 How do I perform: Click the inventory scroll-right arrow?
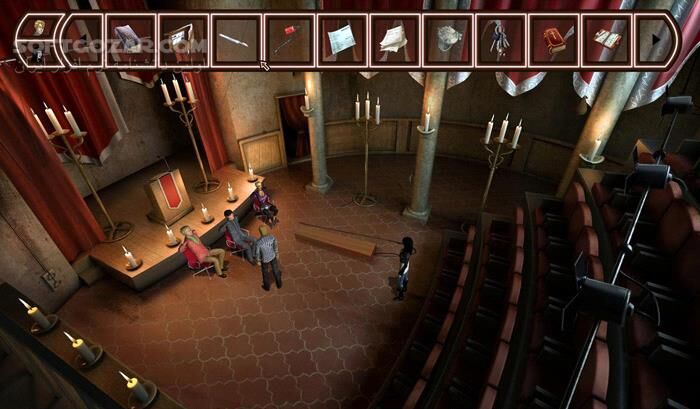[656, 40]
